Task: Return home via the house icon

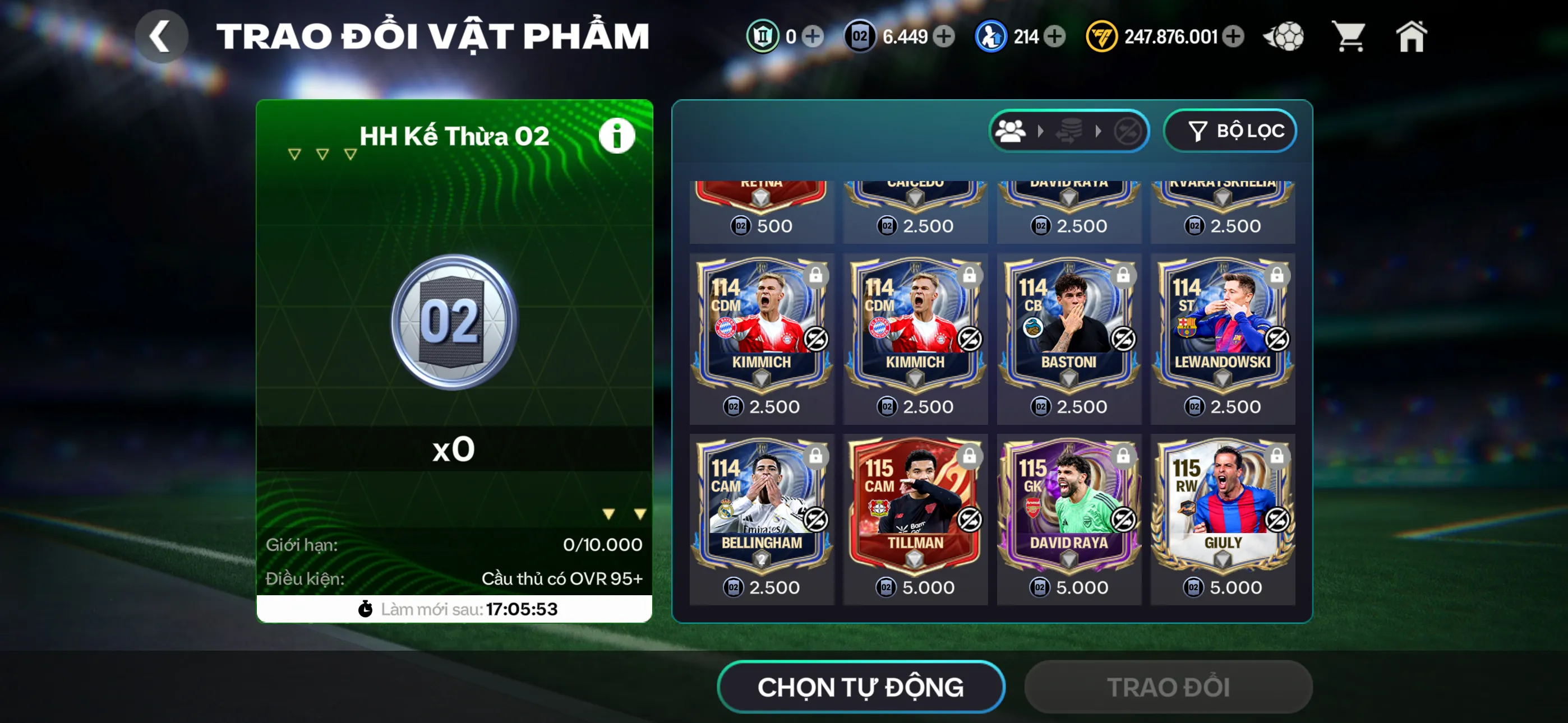Action: 1412,36
